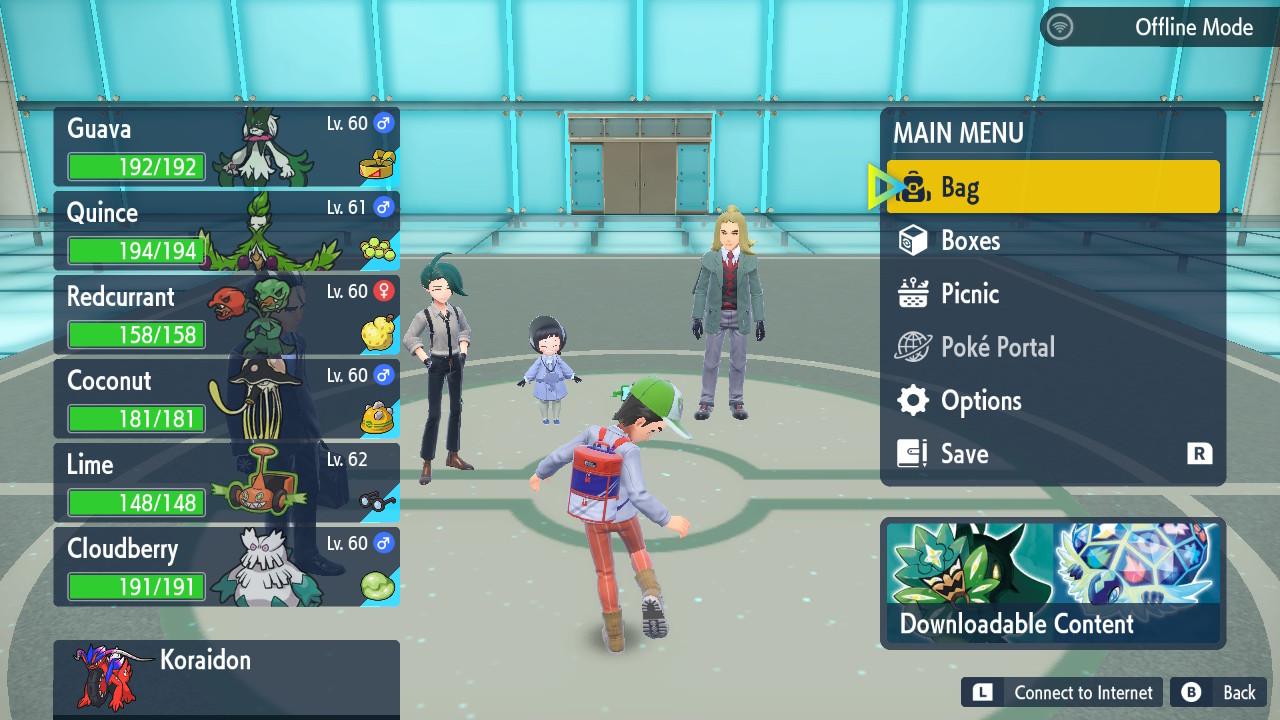Screen dimensions: 1280x720
Task: Click the Connect to Internet button
Action: point(1062,692)
